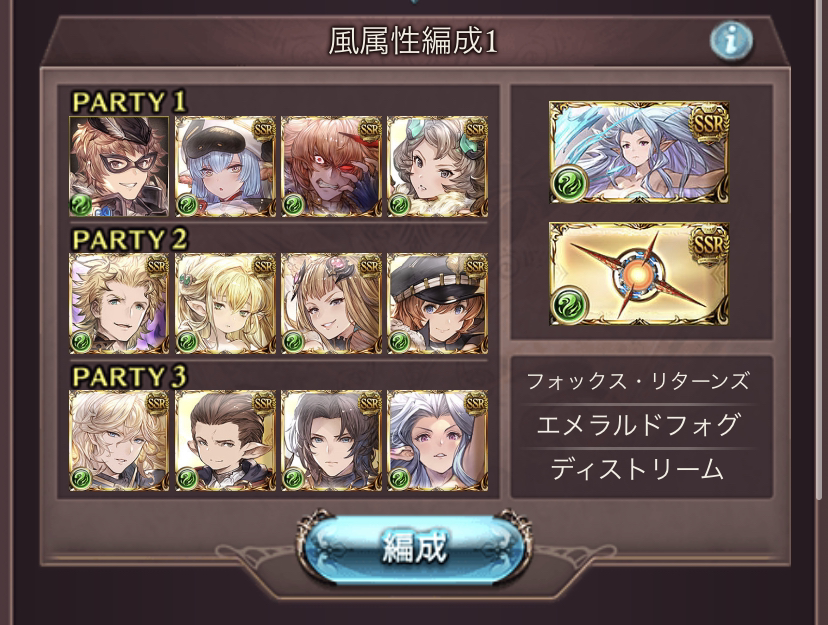This screenshot has height=625, width=828.
Task: Select the ディストリーム skill entry
Action: [638, 469]
